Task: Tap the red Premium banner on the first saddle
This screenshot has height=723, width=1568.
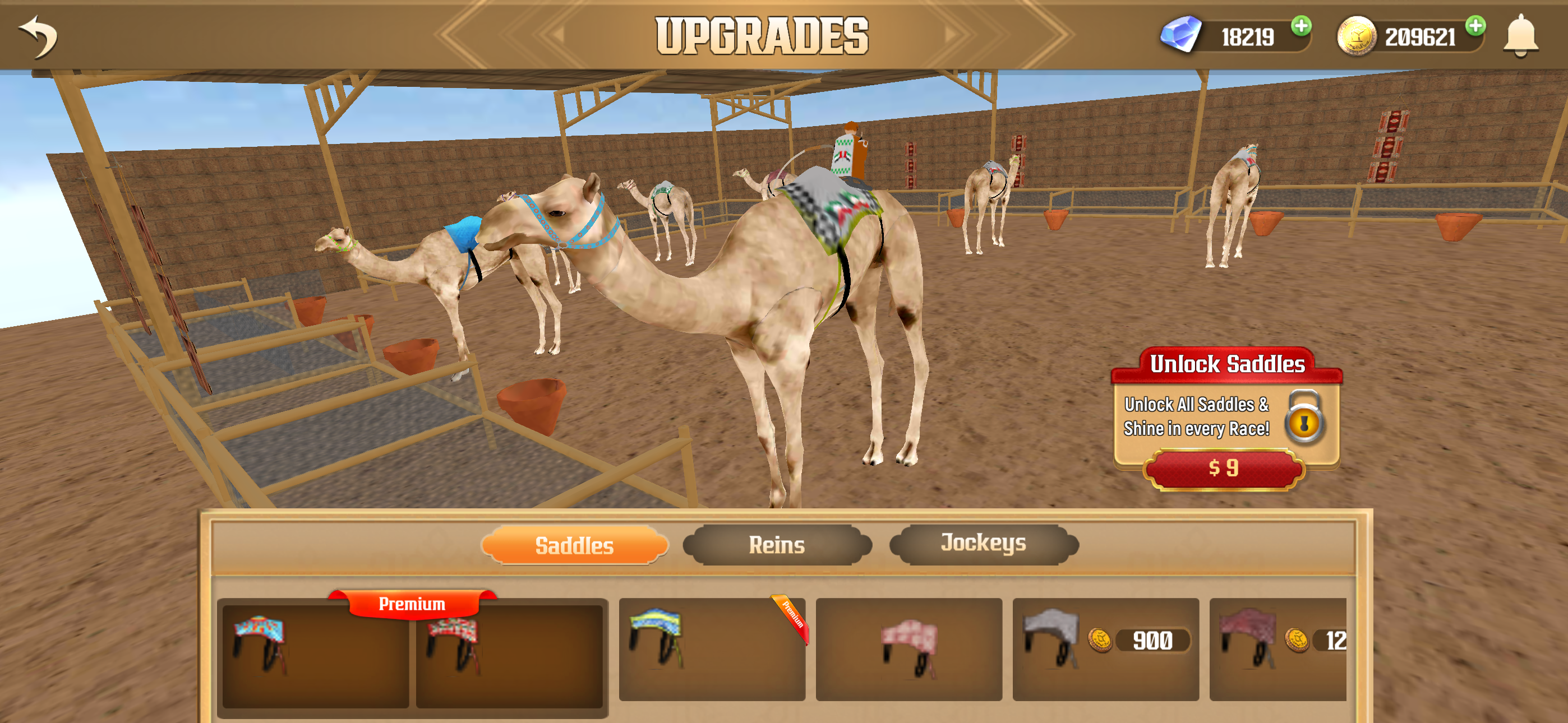Action: click(x=412, y=603)
